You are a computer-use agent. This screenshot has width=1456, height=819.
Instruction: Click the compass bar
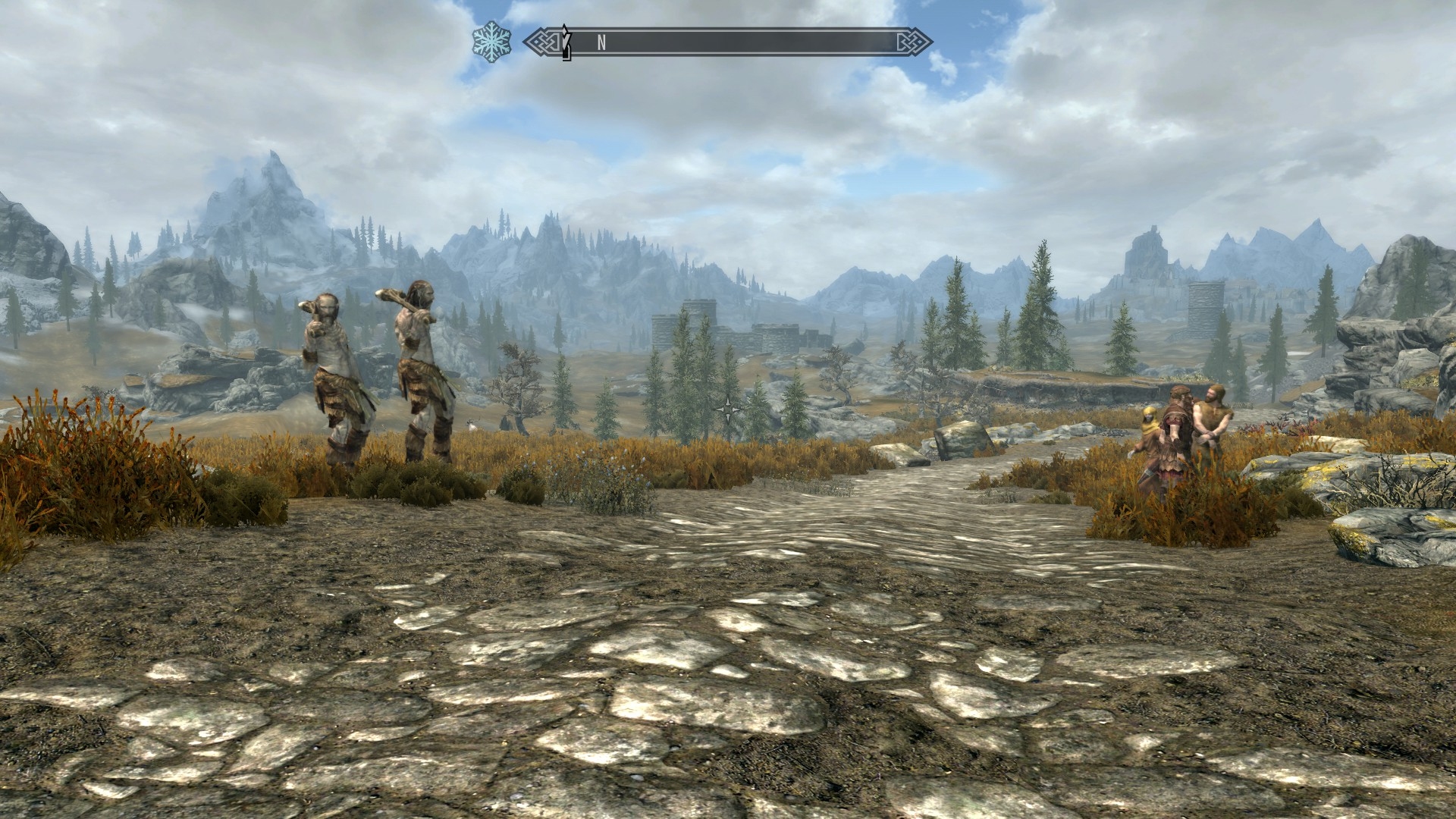click(x=728, y=42)
